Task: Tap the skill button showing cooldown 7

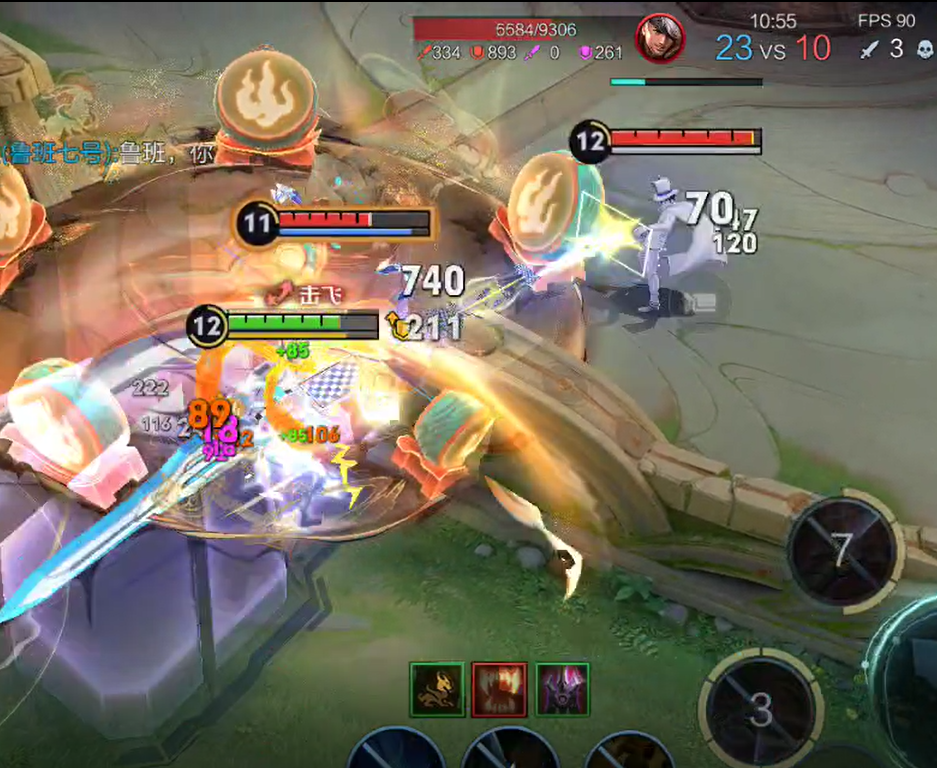Action: [x=841, y=551]
